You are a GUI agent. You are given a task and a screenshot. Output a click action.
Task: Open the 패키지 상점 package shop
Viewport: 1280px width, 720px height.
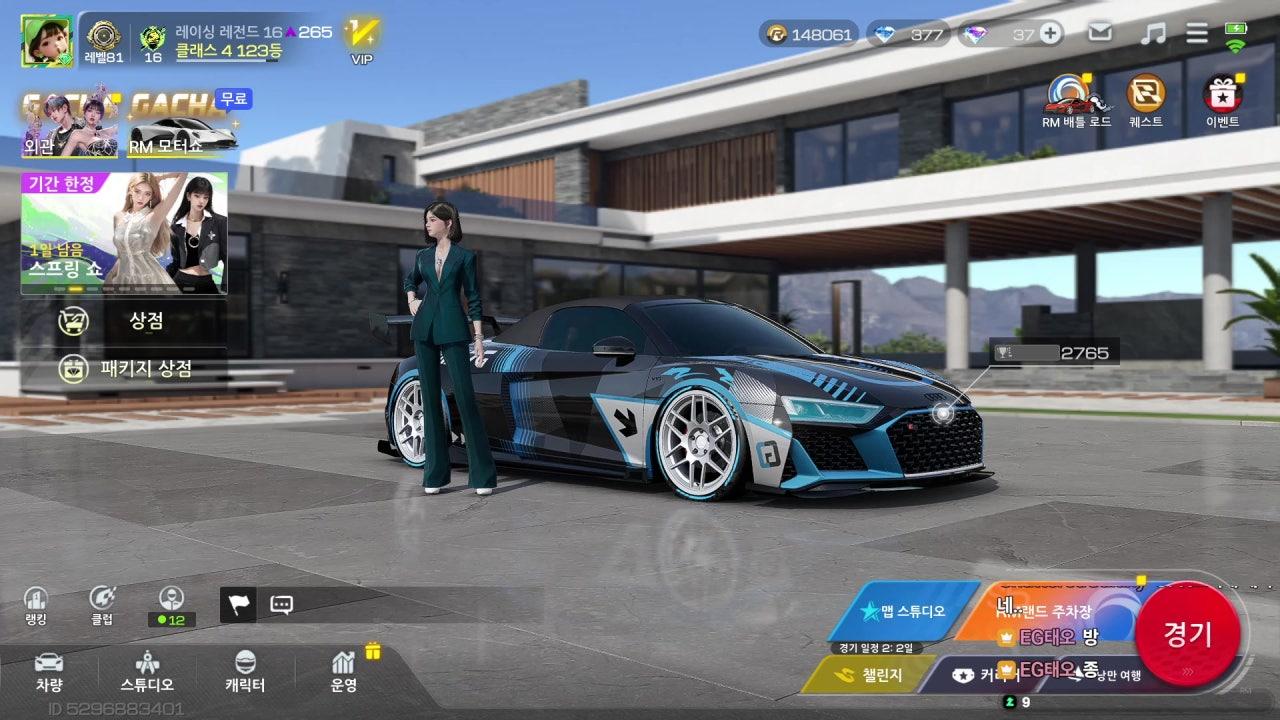(x=125, y=368)
